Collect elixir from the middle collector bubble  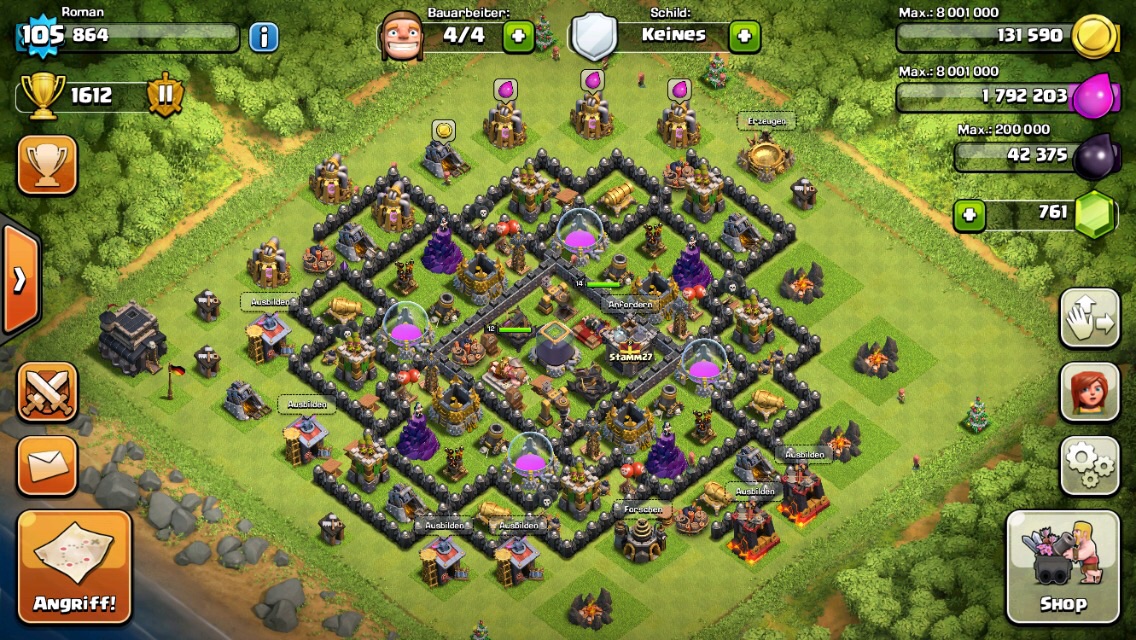[593, 80]
